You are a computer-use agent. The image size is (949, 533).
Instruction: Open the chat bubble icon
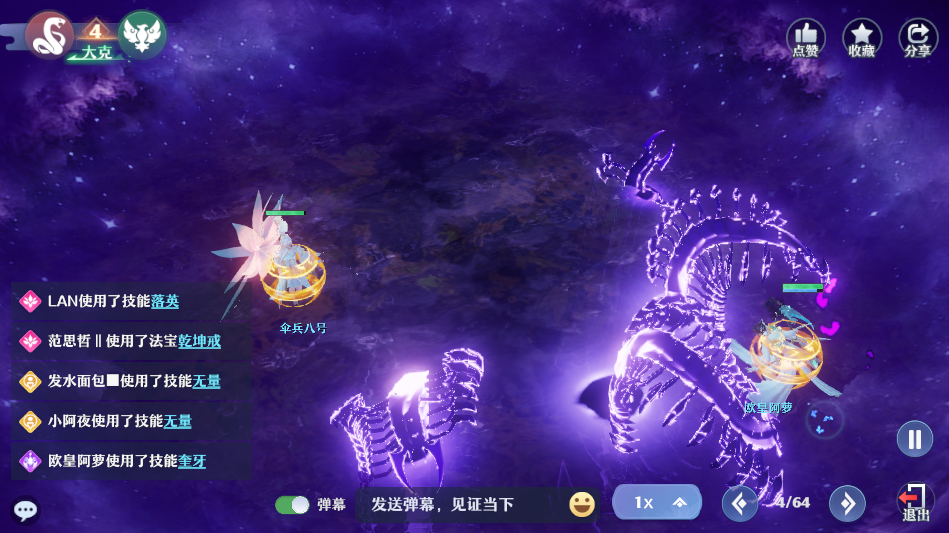click(26, 510)
